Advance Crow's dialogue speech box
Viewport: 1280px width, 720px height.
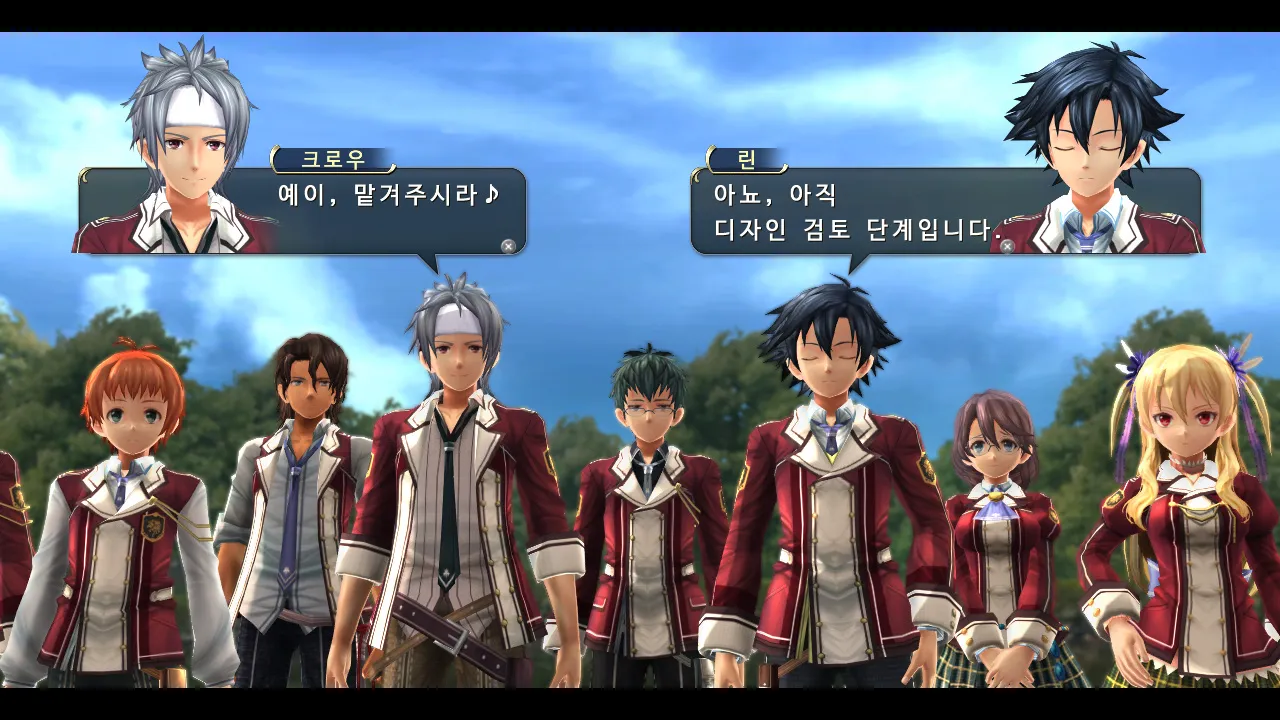coord(508,245)
